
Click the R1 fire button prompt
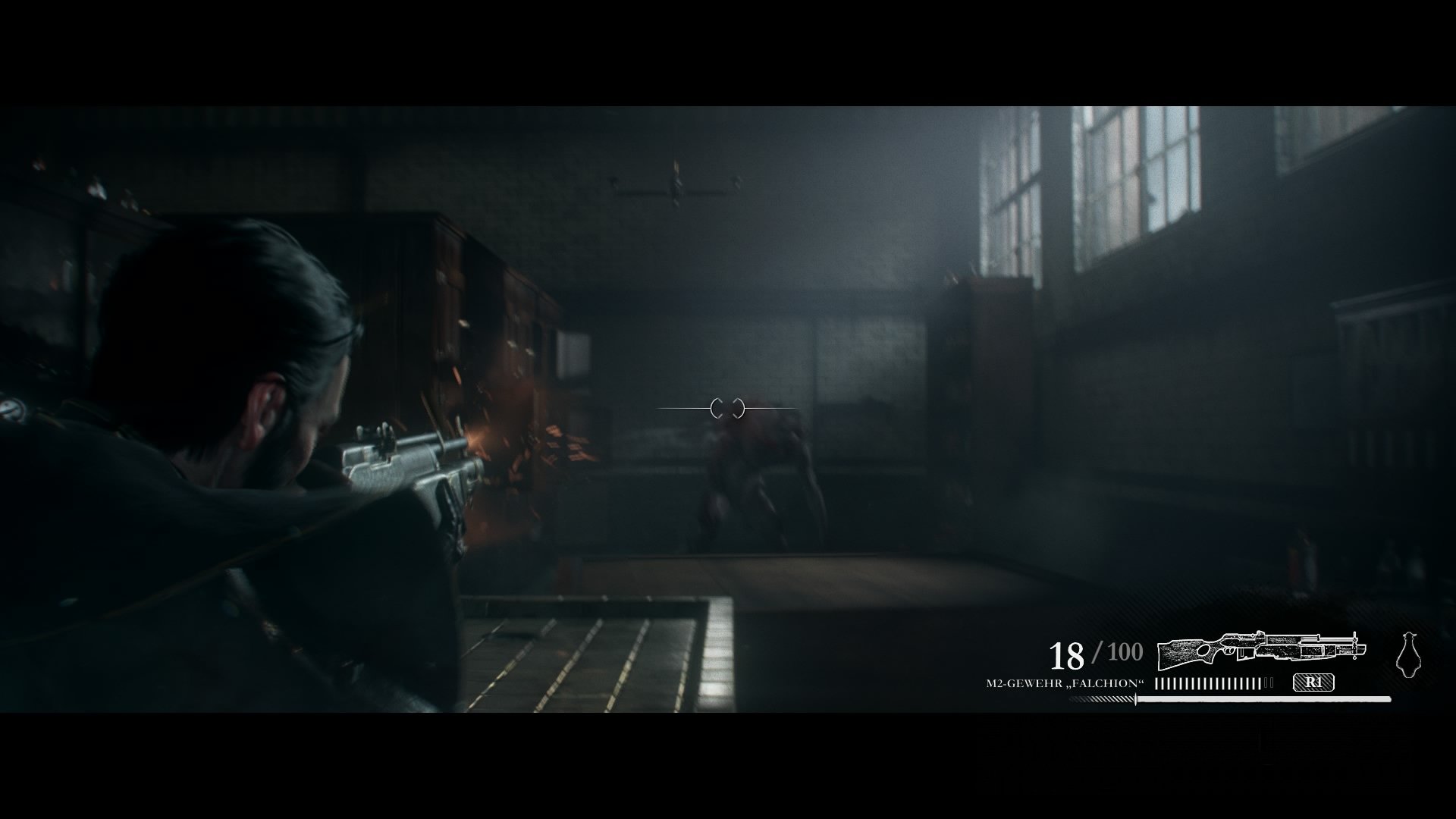pos(1314,683)
